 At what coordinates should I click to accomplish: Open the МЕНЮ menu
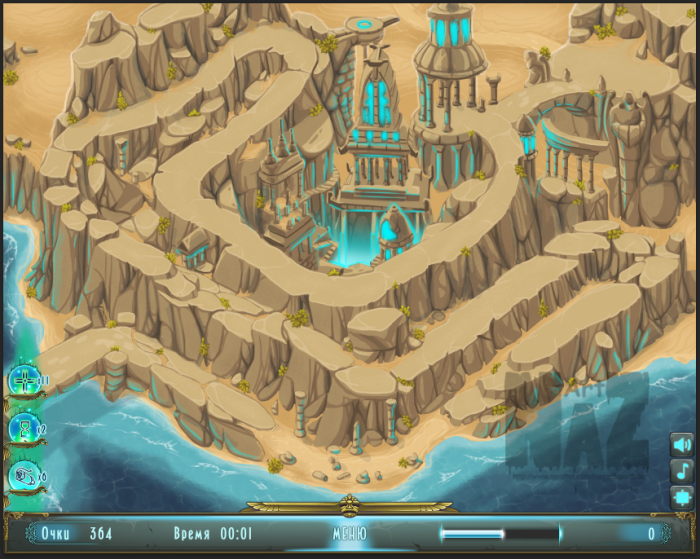[x=349, y=533]
